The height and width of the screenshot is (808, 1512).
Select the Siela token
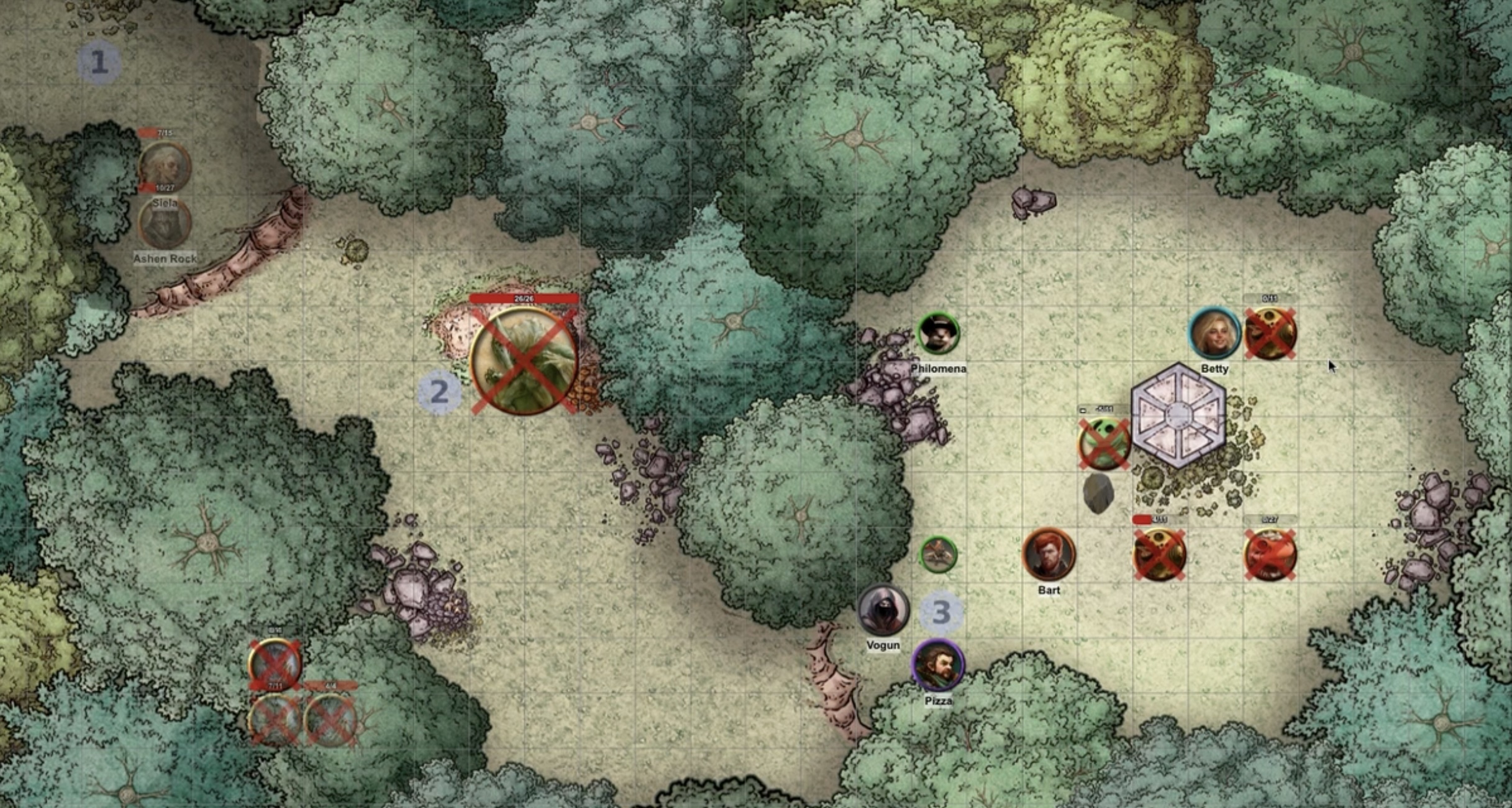coord(164,166)
